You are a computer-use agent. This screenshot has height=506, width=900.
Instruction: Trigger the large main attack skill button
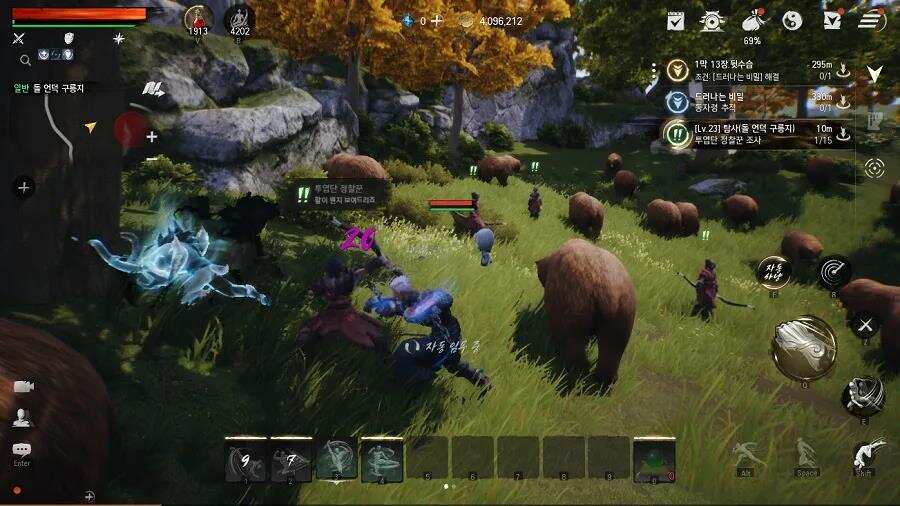coord(803,347)
